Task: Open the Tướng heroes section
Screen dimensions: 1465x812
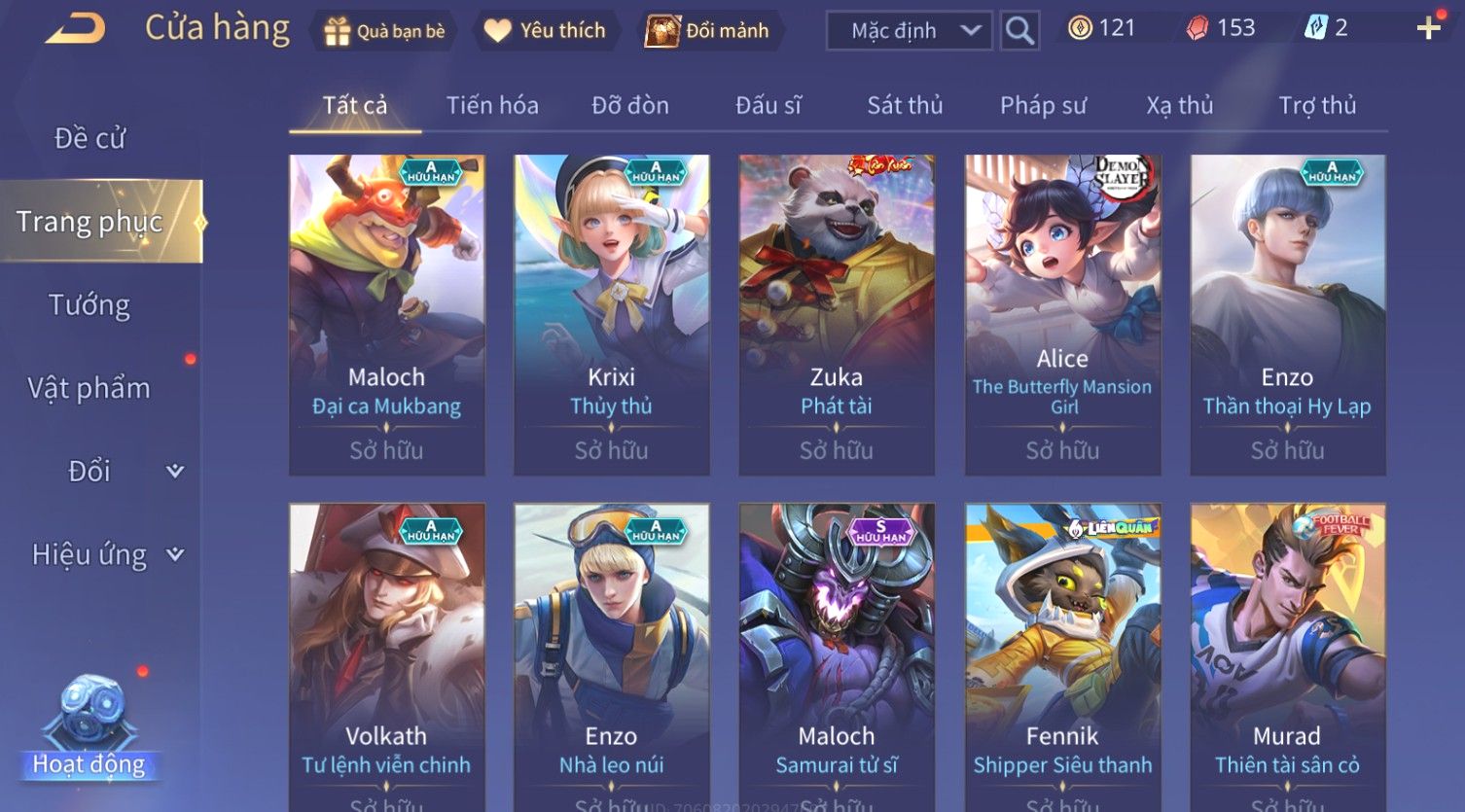Action: (x=89, y=305)
